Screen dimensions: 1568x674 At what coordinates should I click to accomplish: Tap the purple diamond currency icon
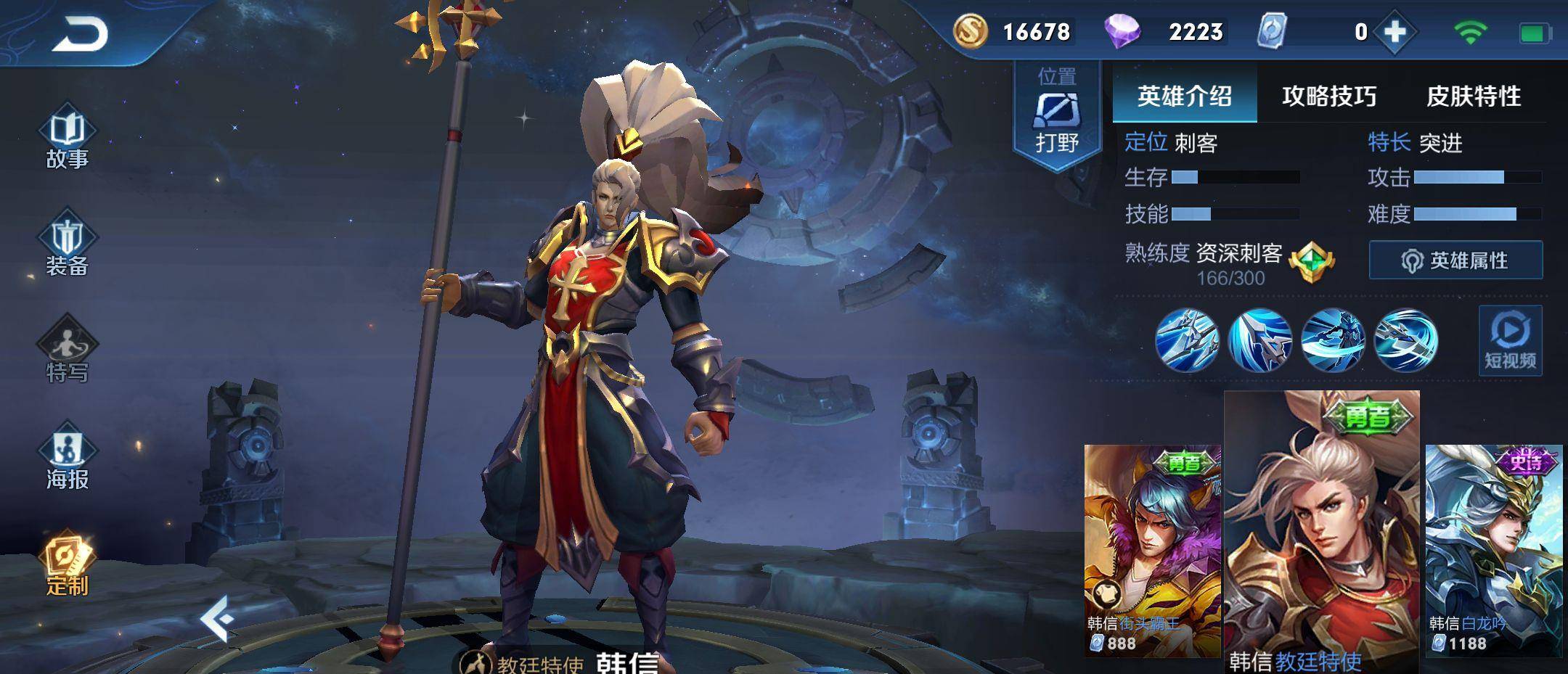[x=1122, y=32]
